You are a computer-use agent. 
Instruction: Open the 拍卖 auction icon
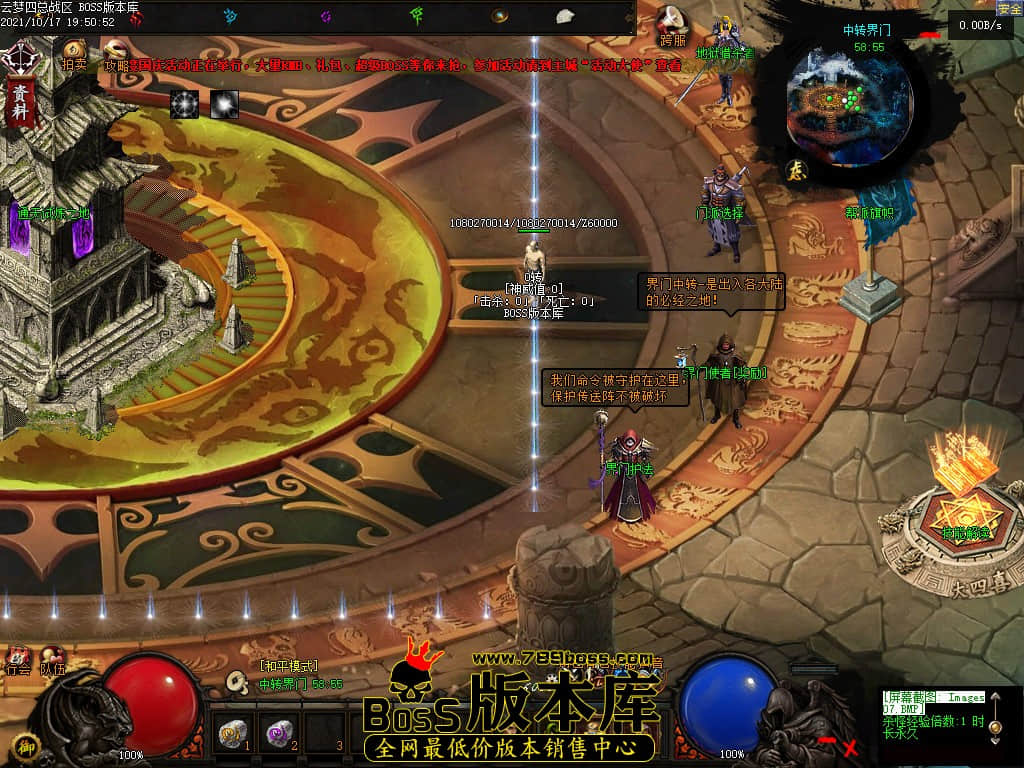coord(74,53)
